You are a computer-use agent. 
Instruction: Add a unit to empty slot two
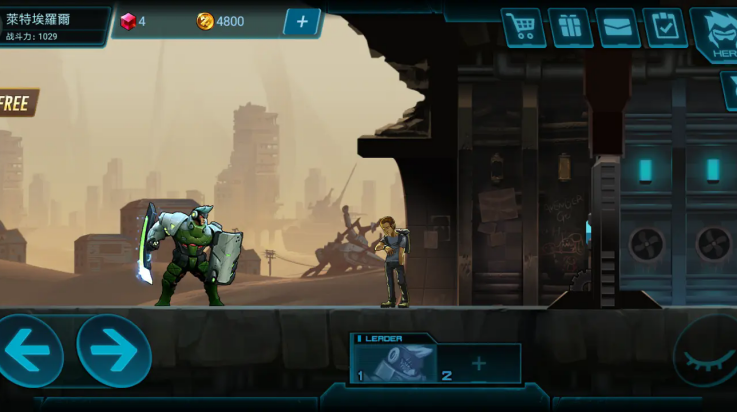(480, 363)
